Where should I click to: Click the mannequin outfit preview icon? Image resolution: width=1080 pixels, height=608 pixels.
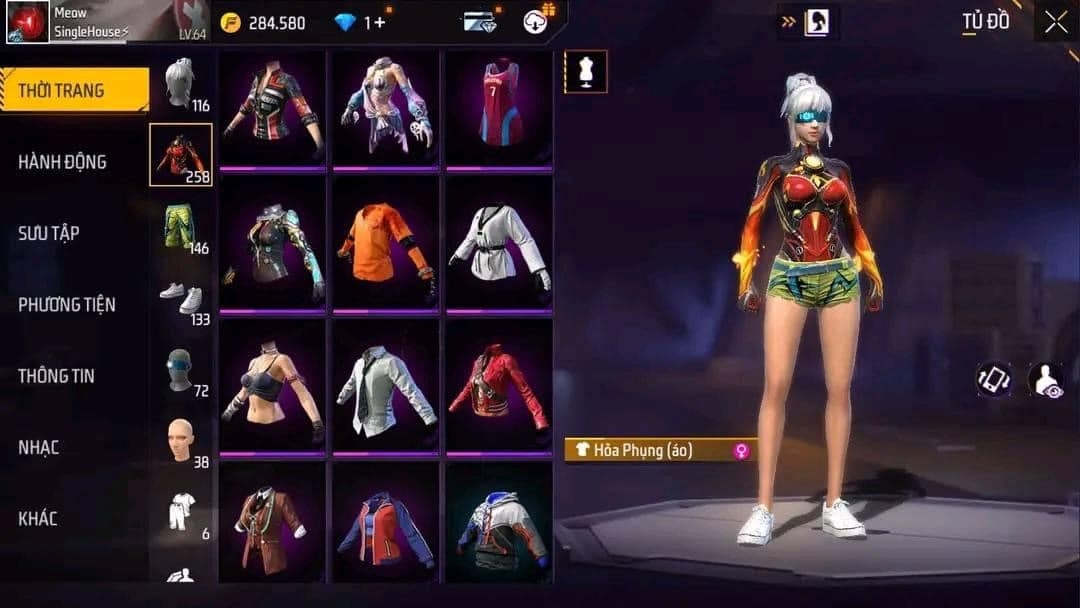pyautogui.click(x=585, y=71)
